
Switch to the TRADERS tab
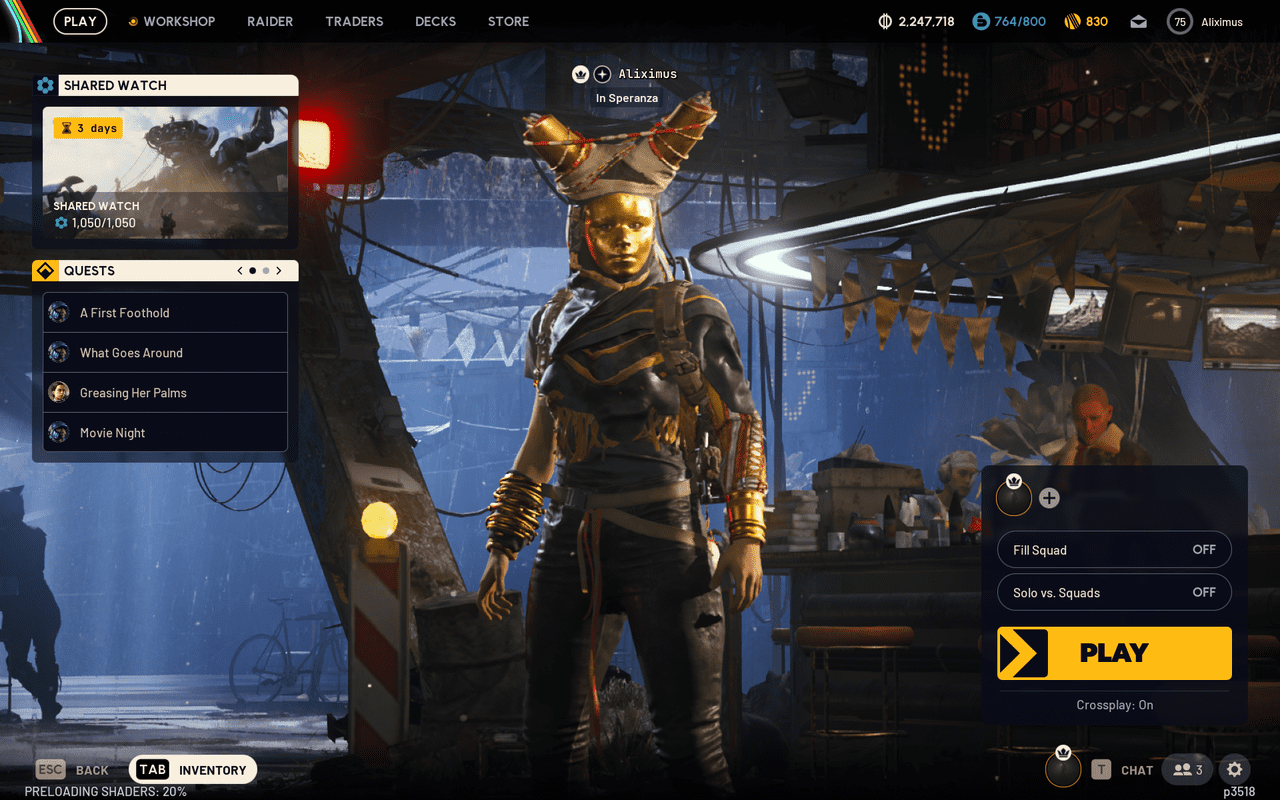pyautogui.click(x=354, y=21)
